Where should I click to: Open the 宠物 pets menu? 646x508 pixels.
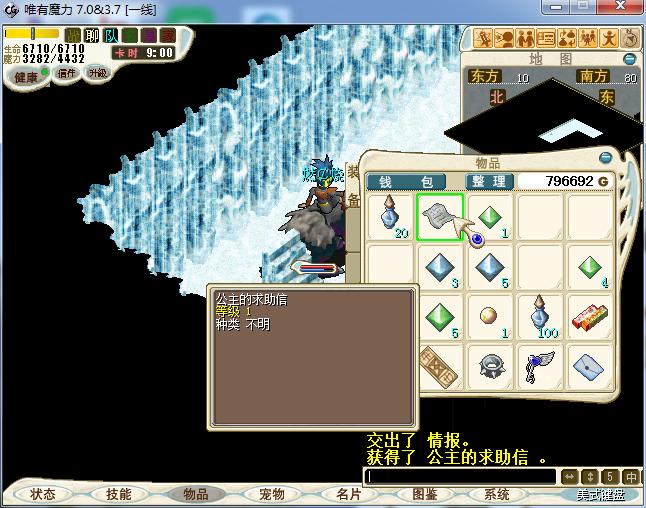click(271, 494)
